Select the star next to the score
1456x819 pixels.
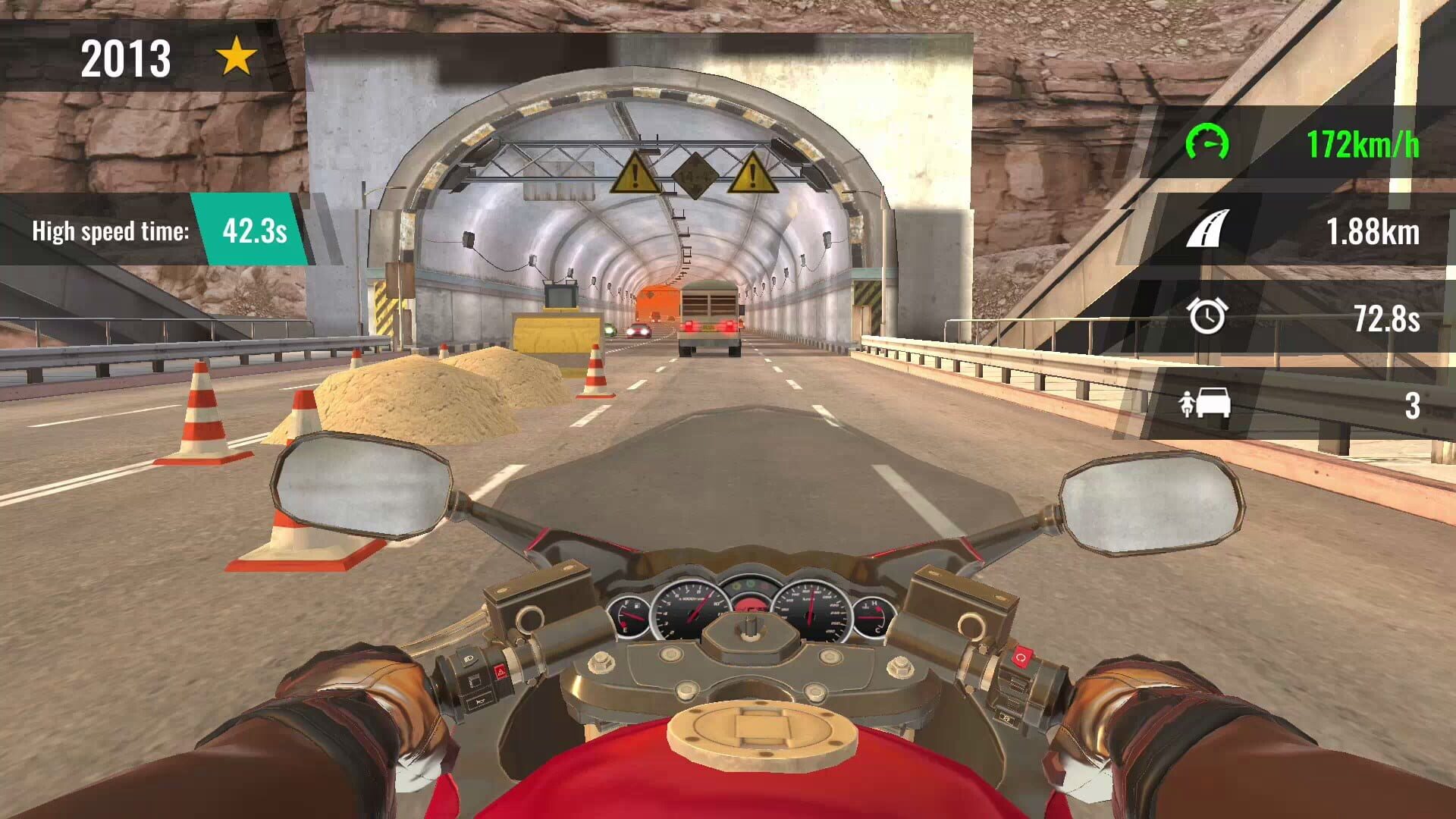[x=237, y=56]
